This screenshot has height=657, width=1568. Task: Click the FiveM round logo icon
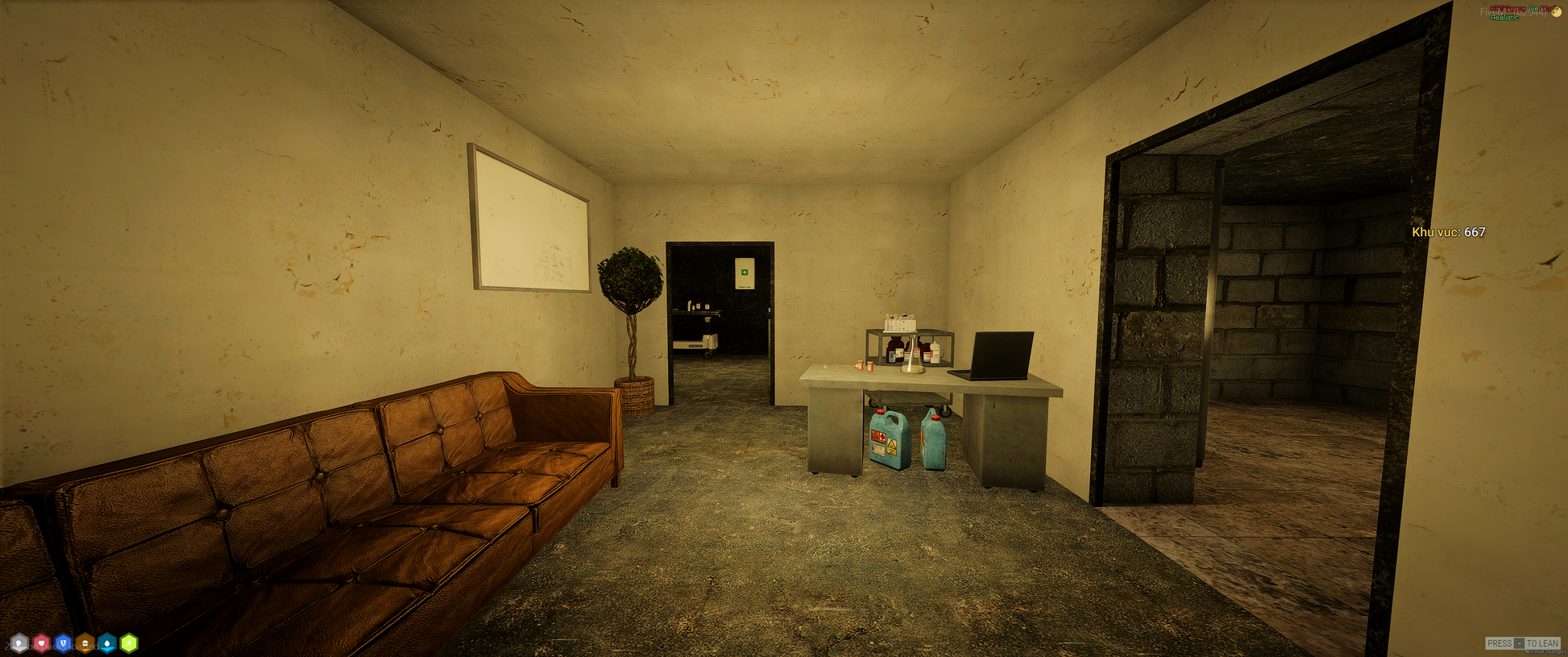pos(1557,11)
